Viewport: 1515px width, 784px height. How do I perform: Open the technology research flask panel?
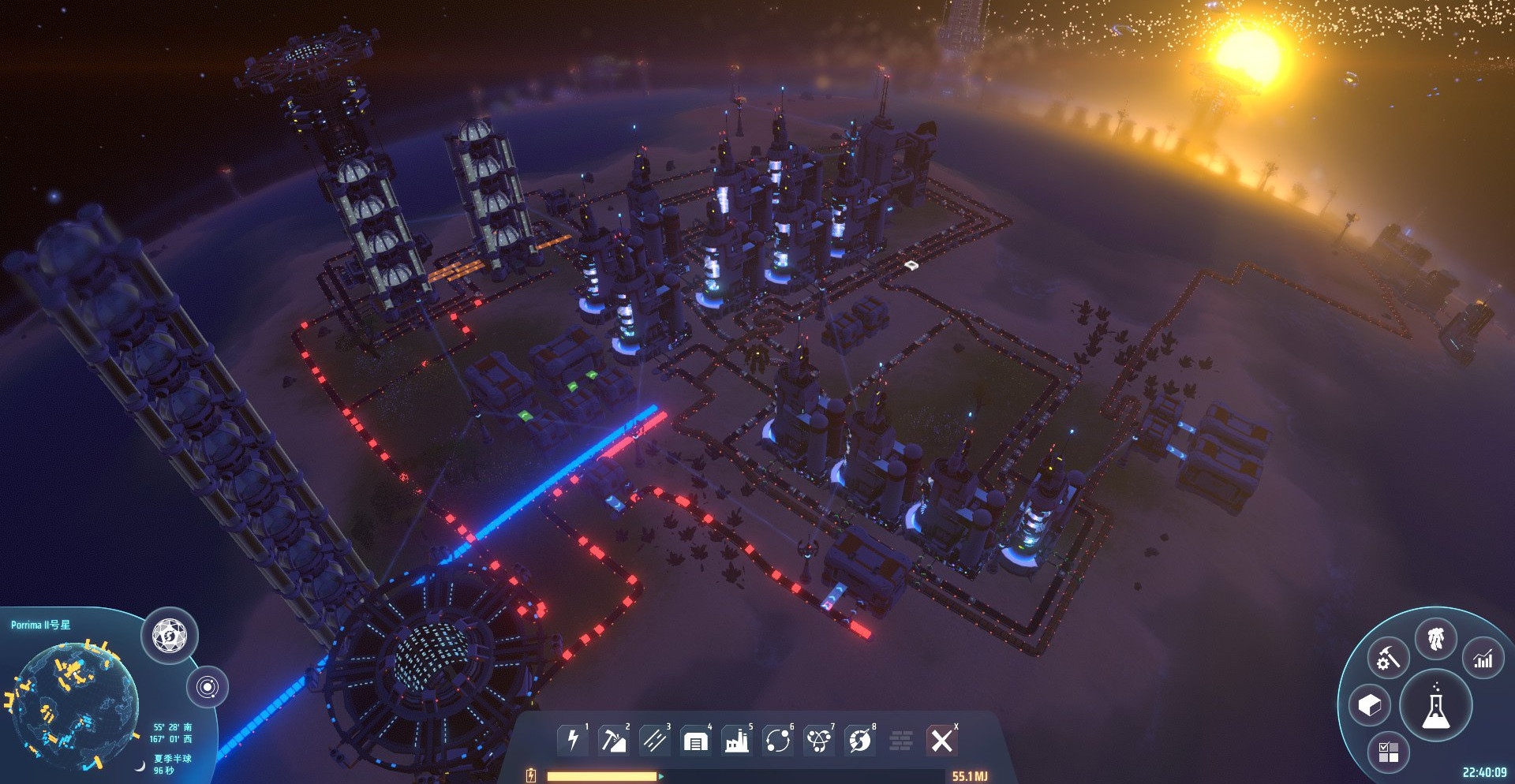tap(1435, 705)
